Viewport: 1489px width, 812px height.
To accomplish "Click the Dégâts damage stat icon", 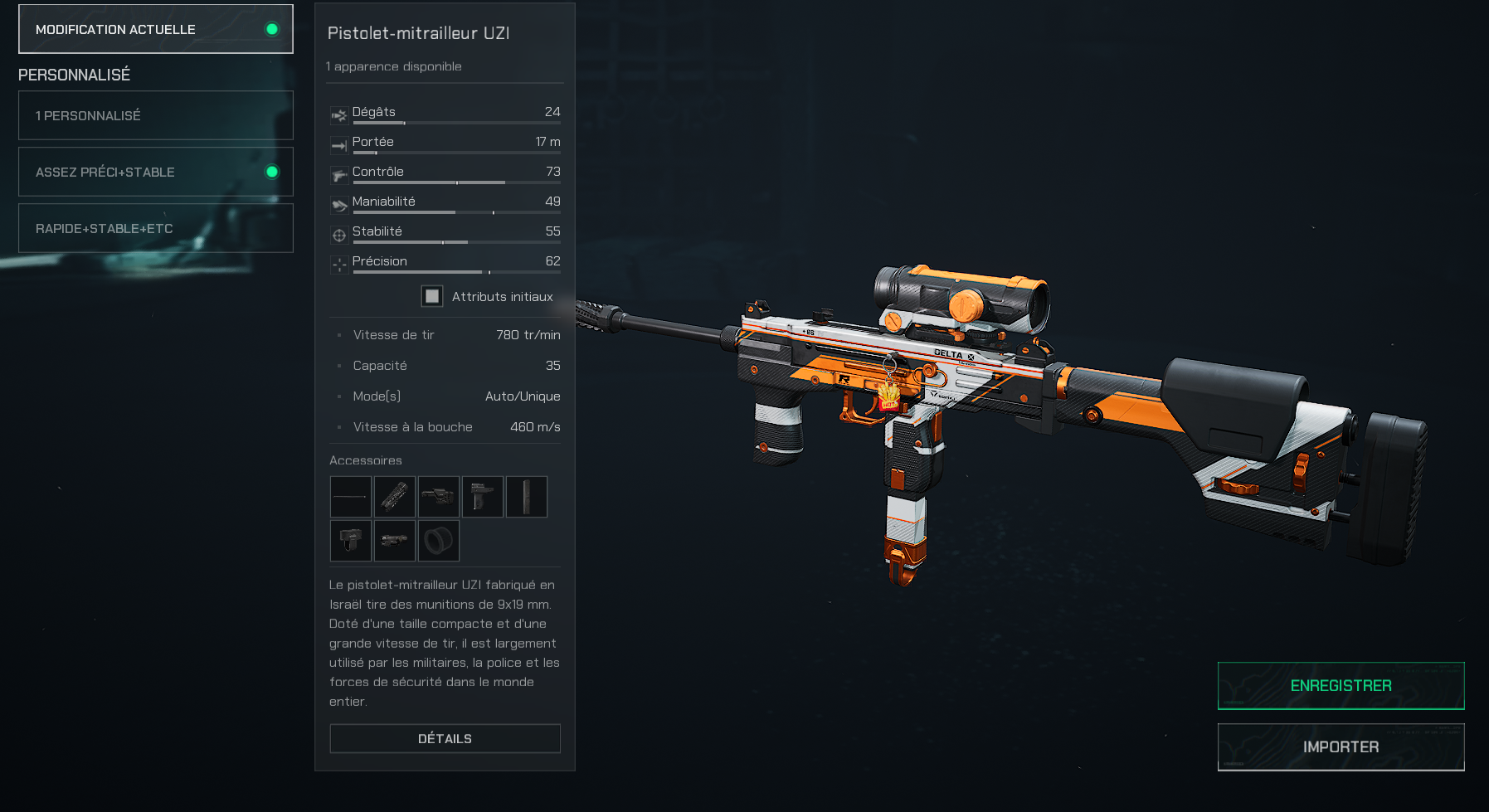I will 338,115.
